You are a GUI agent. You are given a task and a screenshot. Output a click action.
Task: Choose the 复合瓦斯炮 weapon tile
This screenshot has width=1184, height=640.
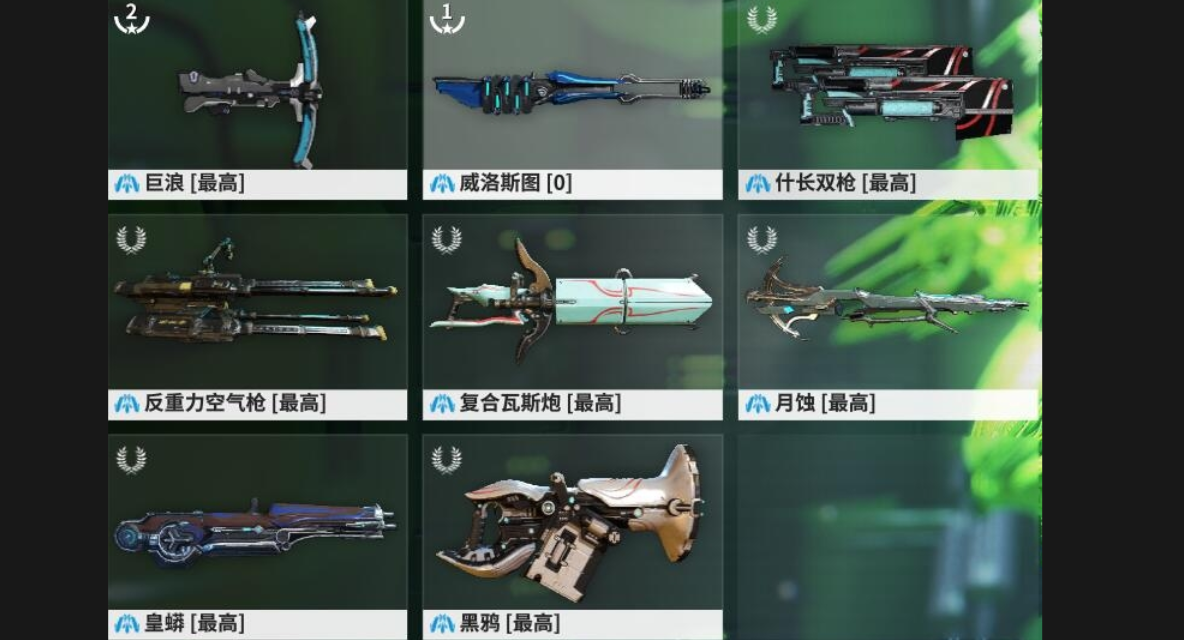(x=572, y=310)
